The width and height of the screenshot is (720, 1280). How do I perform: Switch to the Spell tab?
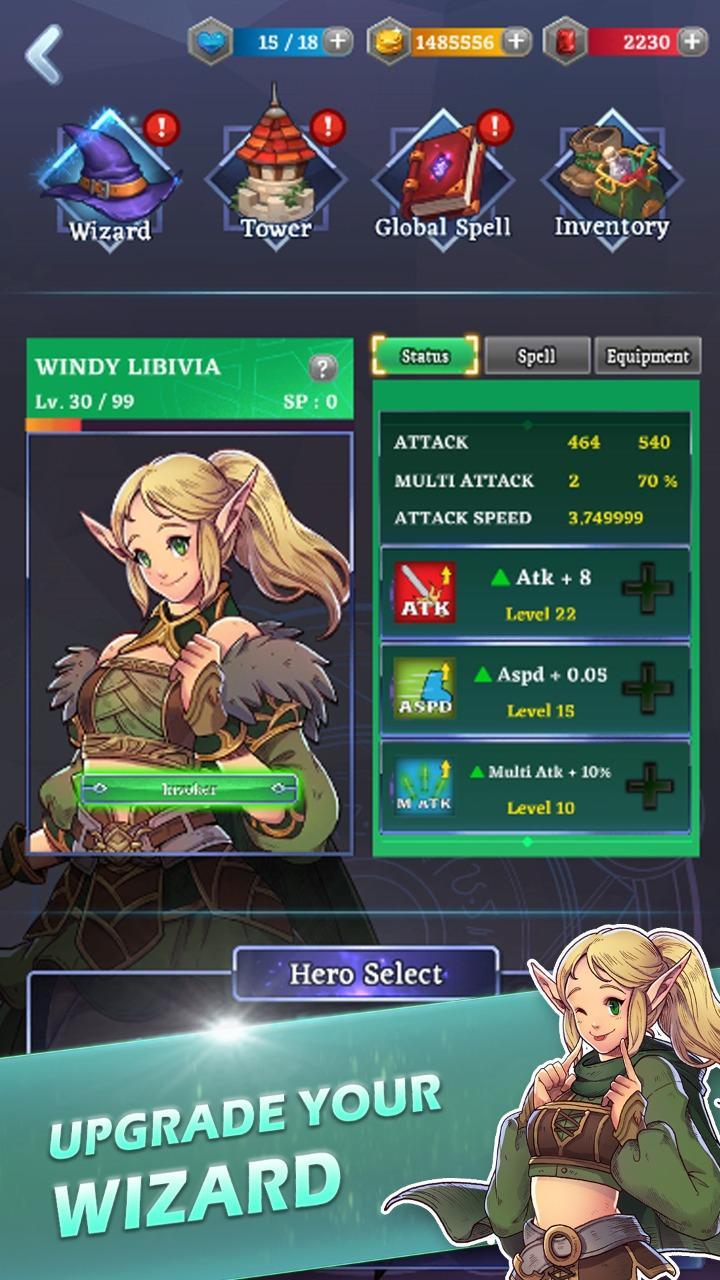point(537,356)
